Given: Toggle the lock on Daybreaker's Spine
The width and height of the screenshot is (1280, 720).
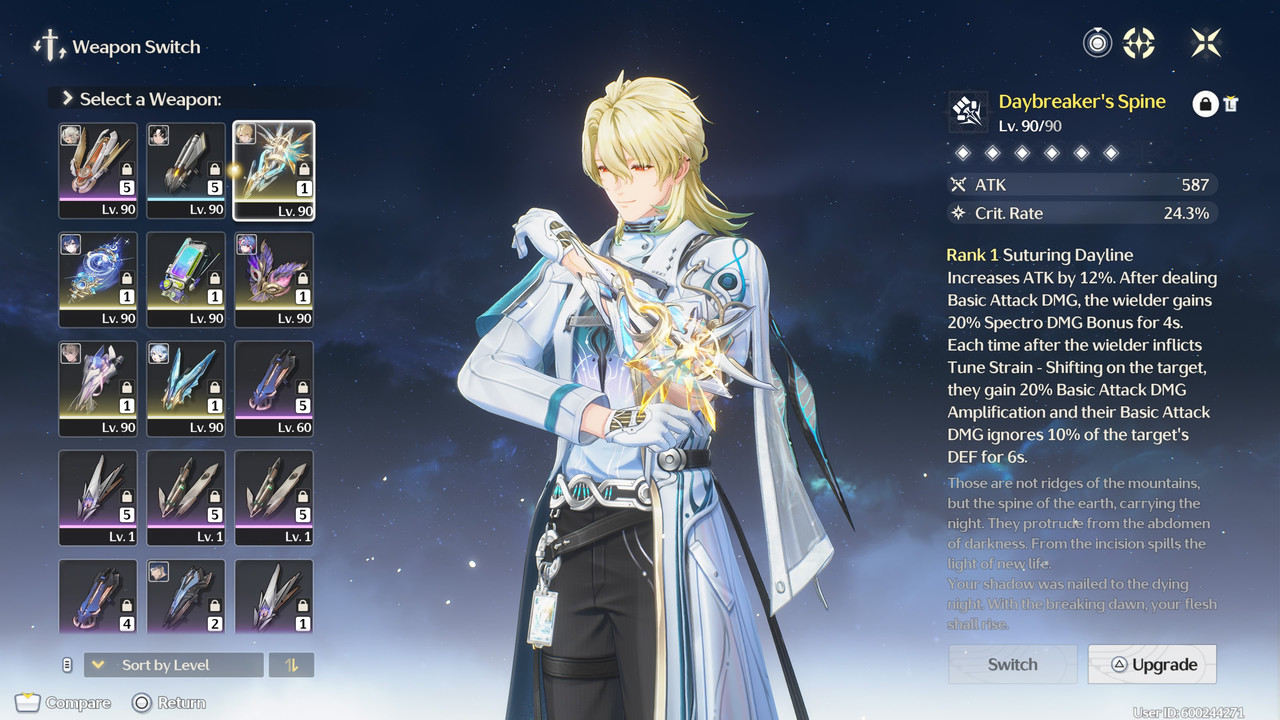Looking at the screenshot, I should tap(1205, 103).
